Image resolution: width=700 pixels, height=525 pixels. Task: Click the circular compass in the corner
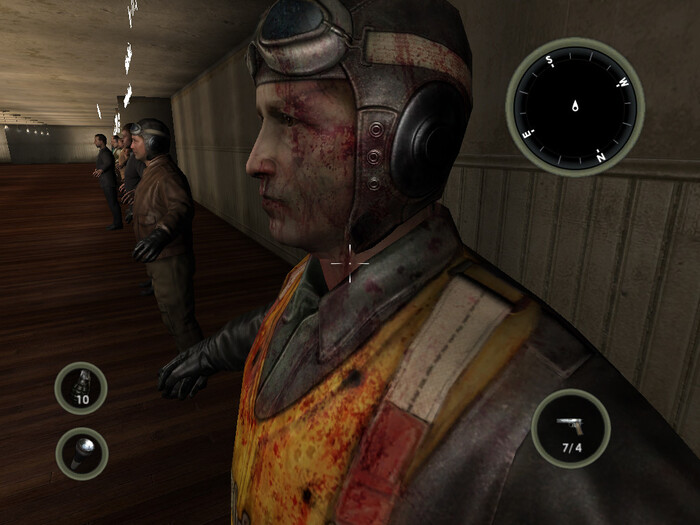point(574,106)
